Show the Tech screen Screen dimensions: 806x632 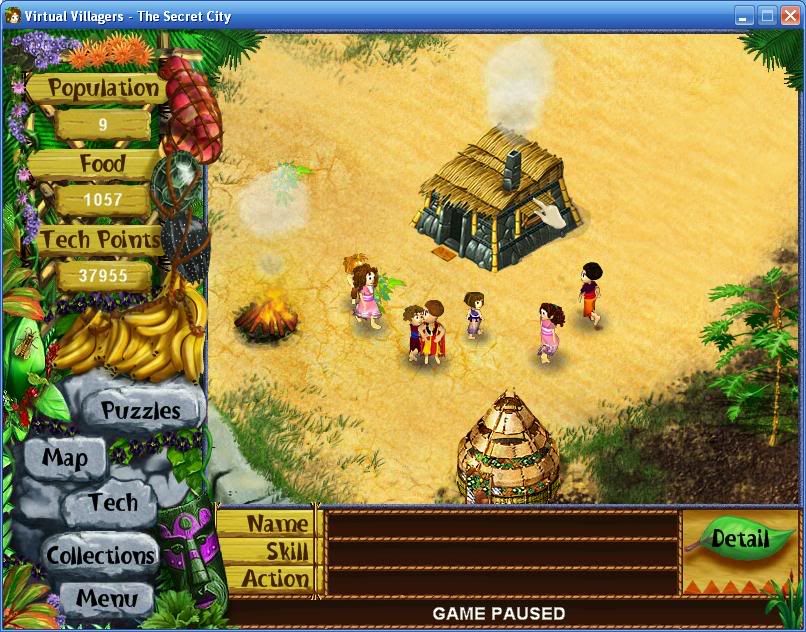coord(112,502)
